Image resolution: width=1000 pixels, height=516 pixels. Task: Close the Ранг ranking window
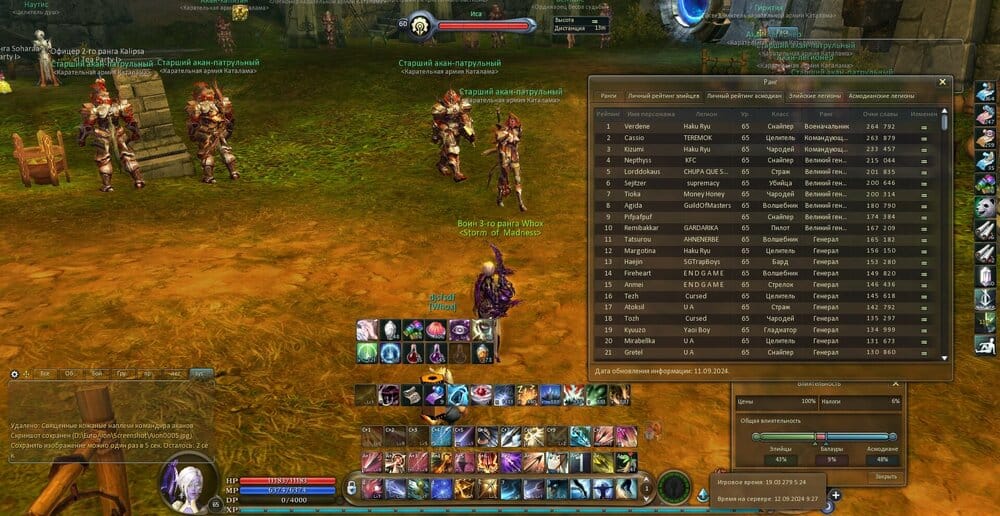942,82
